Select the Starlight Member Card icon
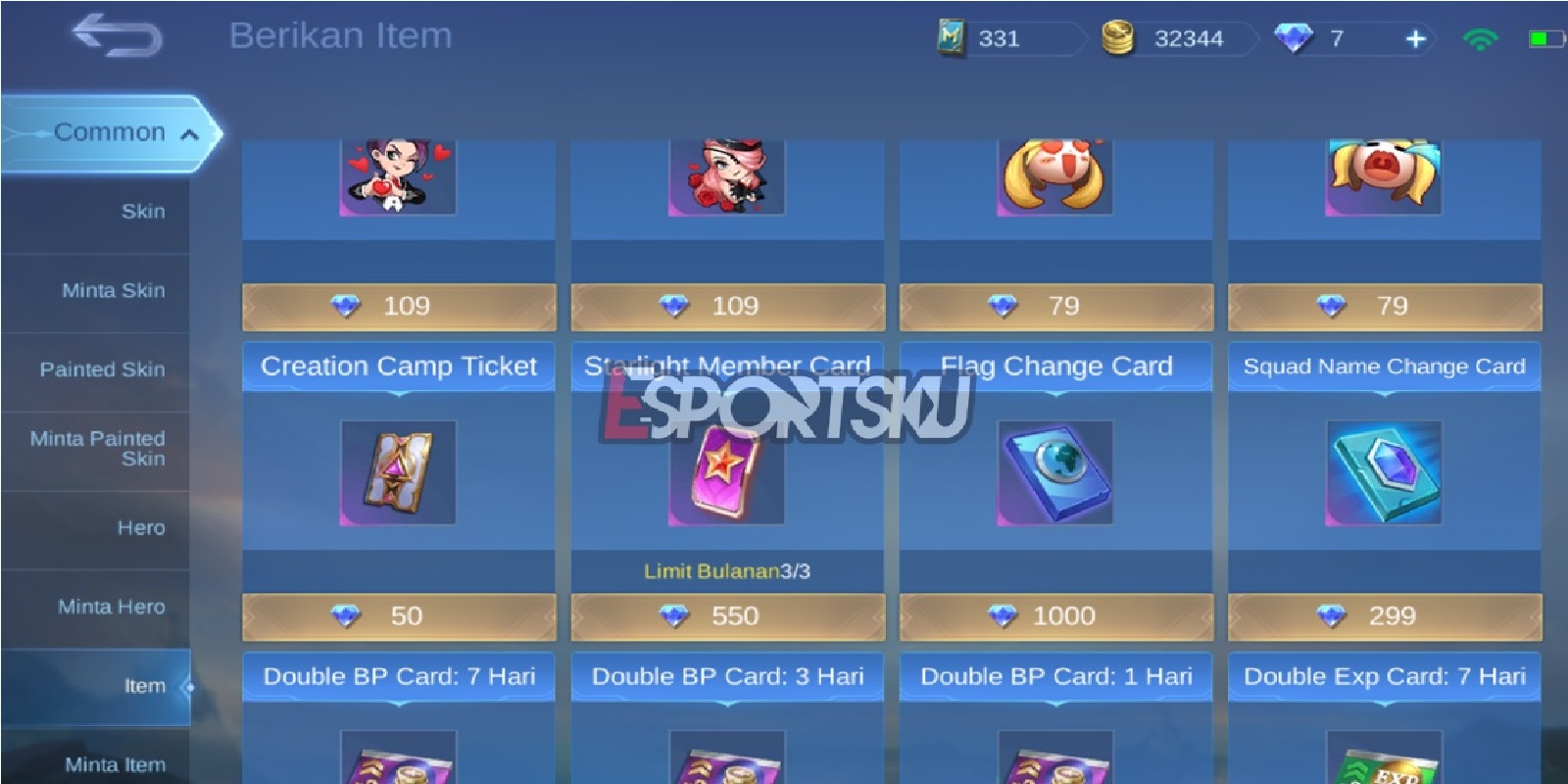1568x784 pixels. 726,473
